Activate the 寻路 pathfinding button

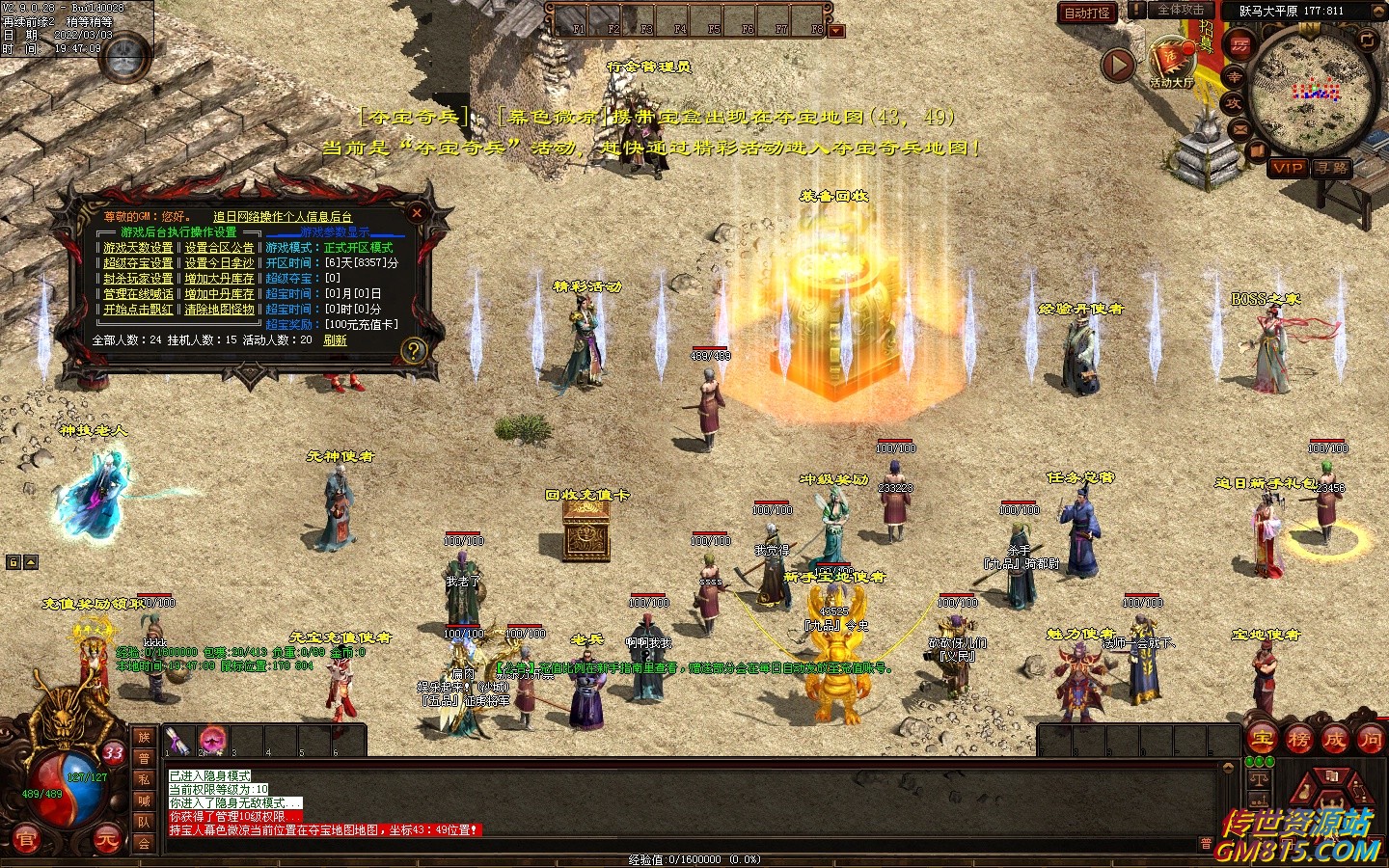(x=1331, y=168)
